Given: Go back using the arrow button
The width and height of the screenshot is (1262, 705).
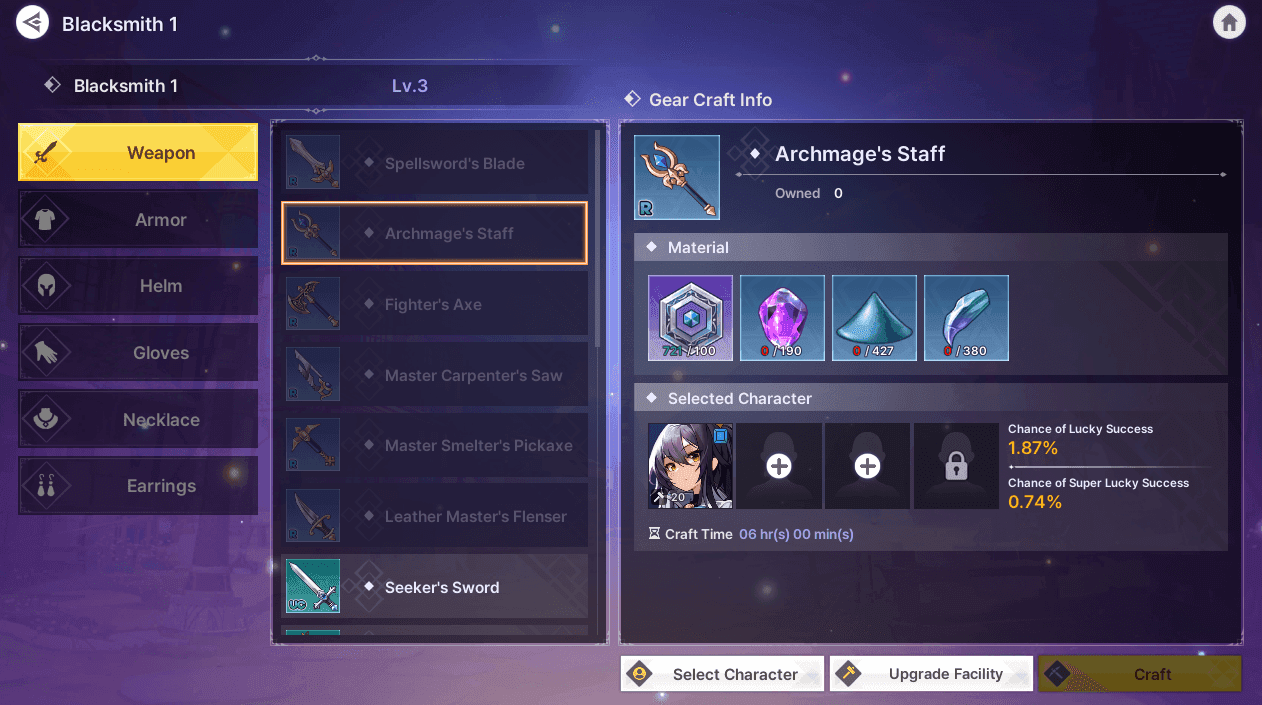Looking at the screenshot, I should pos(33,23).
